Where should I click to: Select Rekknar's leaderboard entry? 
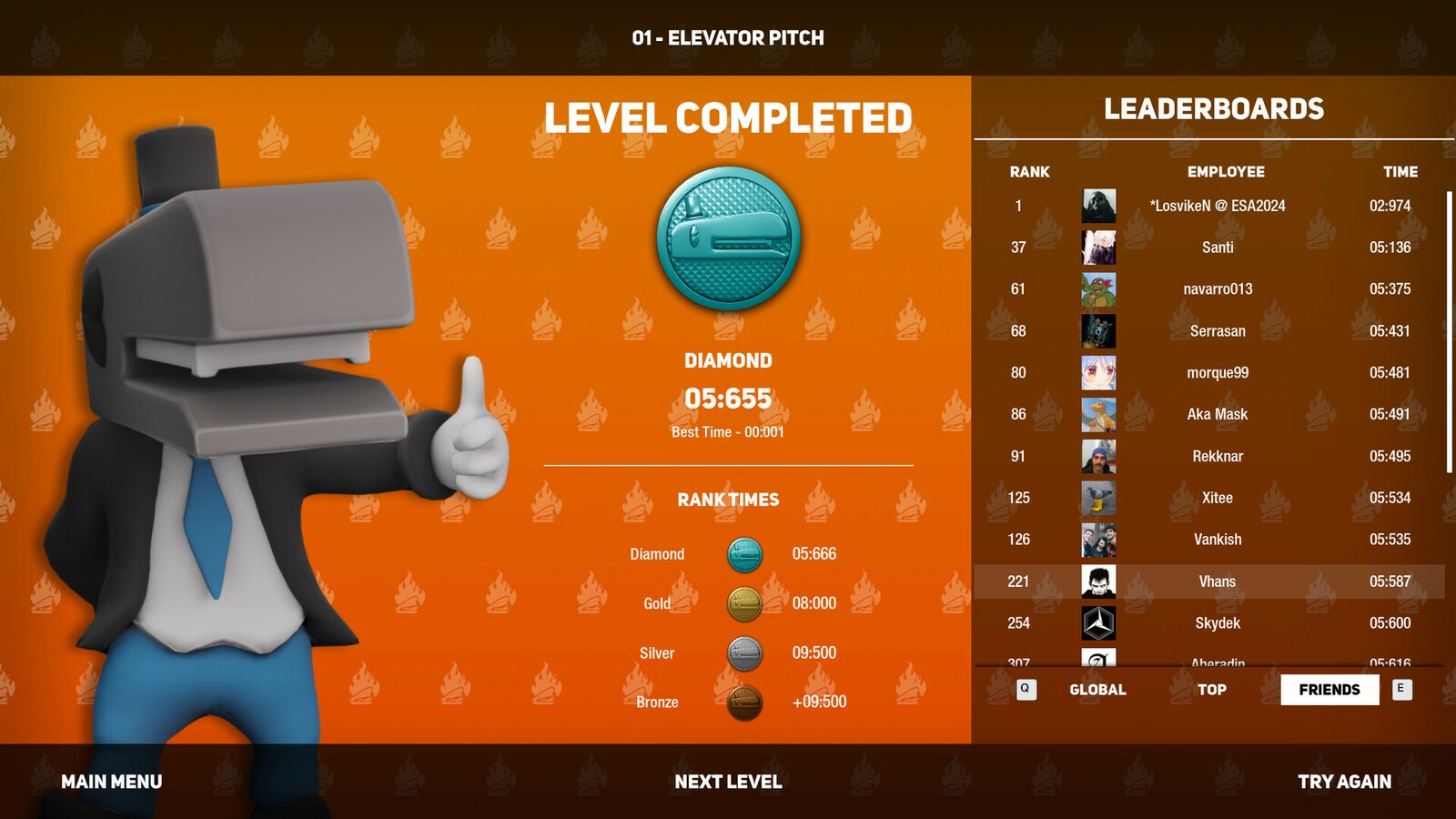(x=1217, y=456)
